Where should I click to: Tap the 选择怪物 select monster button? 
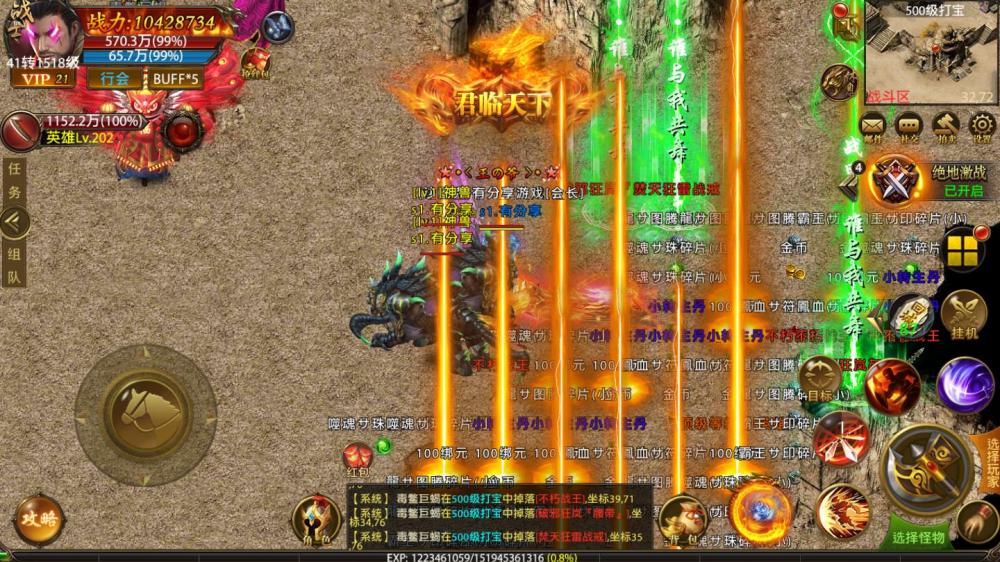pos(918,537)
